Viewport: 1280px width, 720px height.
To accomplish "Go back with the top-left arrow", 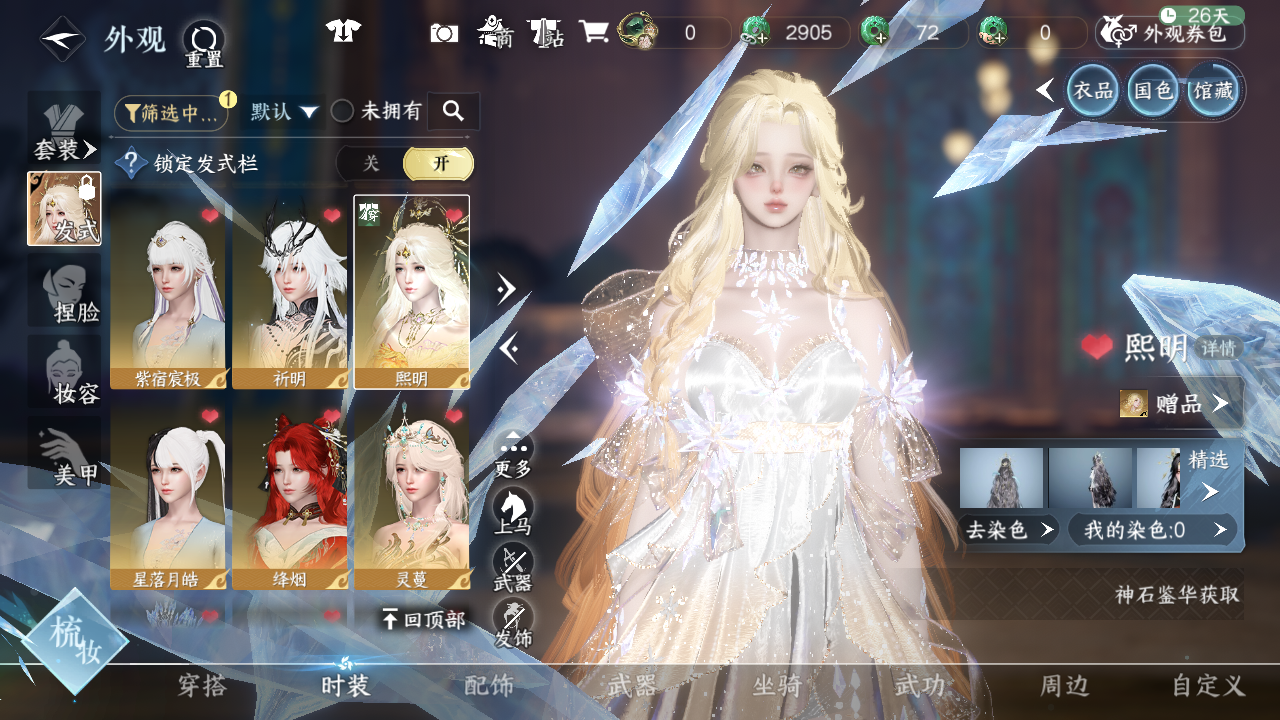I will [62, 39].
